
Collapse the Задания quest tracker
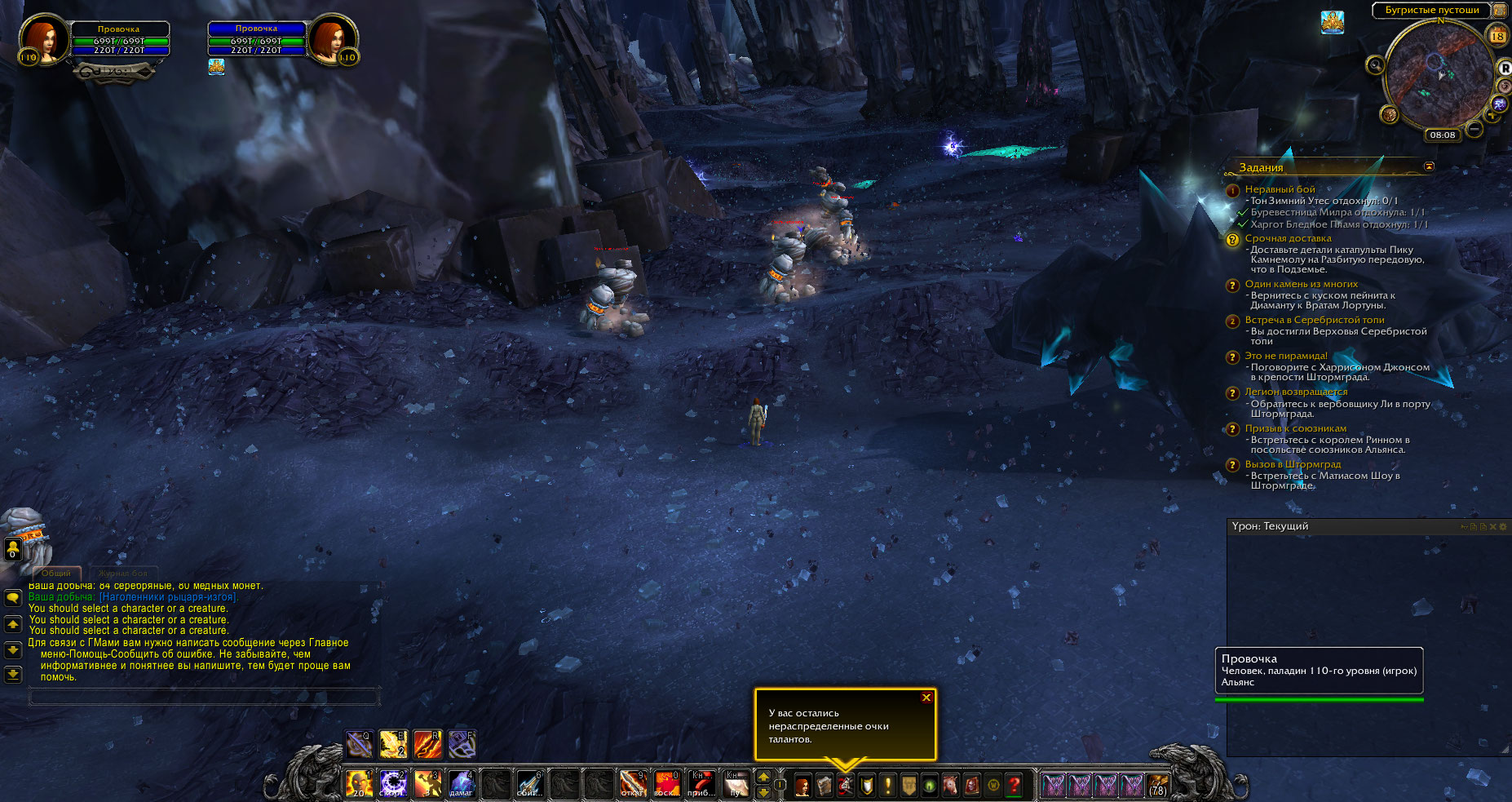click(1429, 166)
